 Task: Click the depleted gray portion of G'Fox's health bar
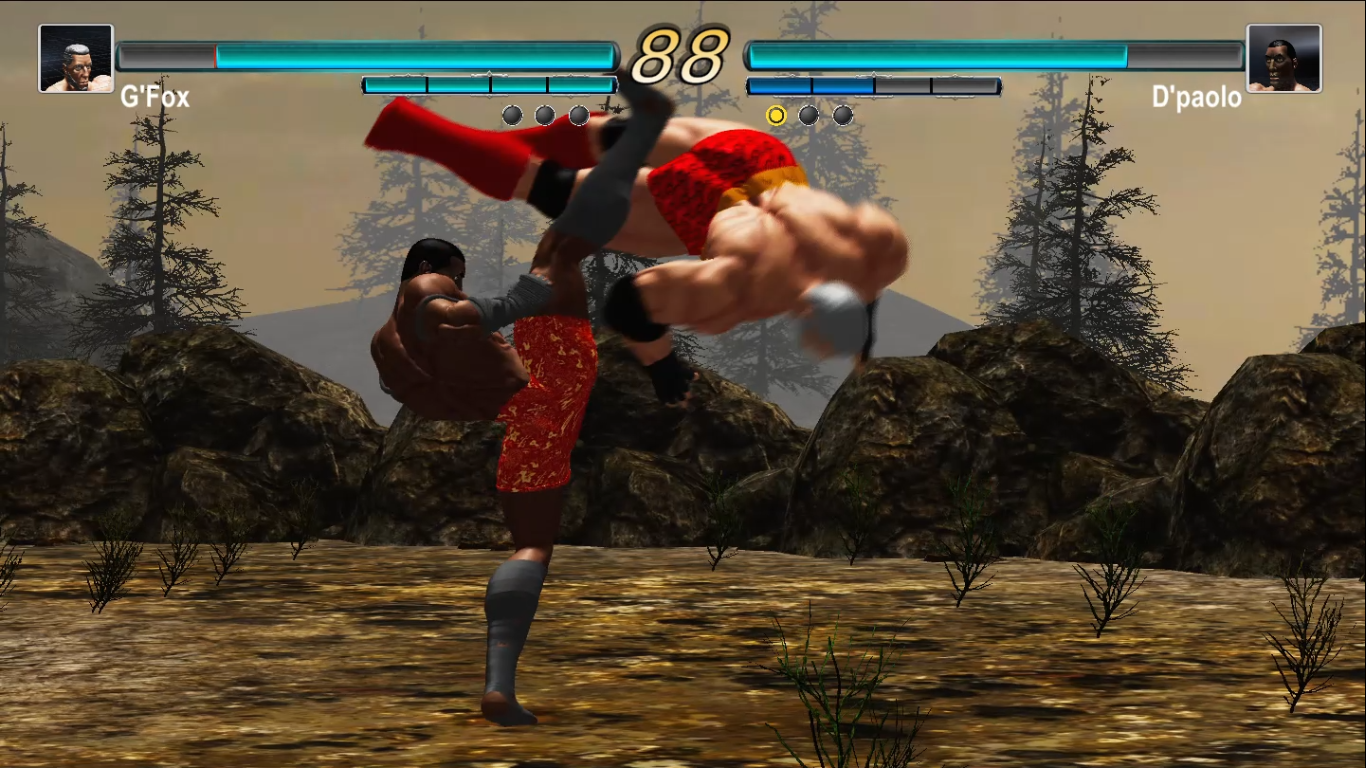point(165,56)
